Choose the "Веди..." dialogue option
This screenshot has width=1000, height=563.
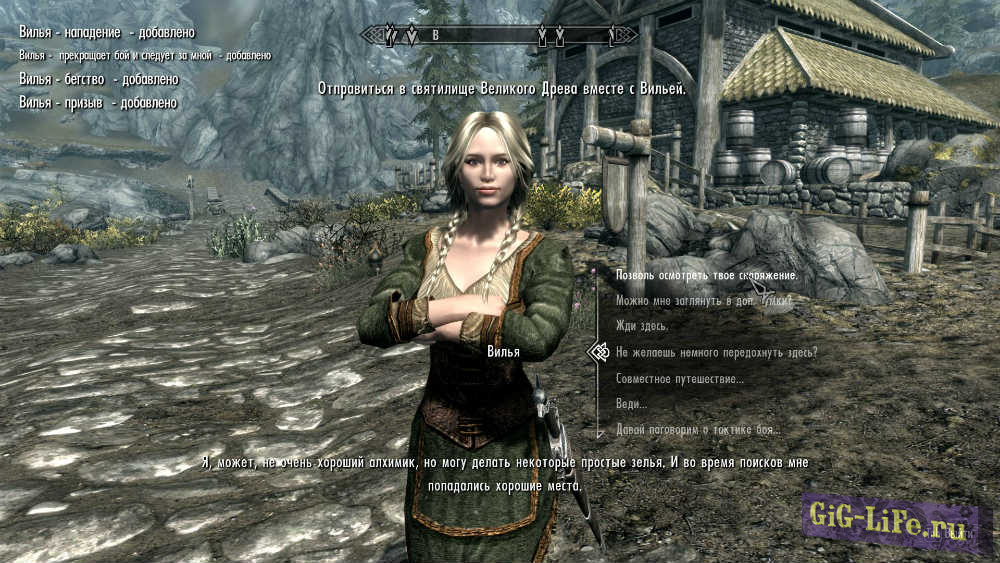631,404
